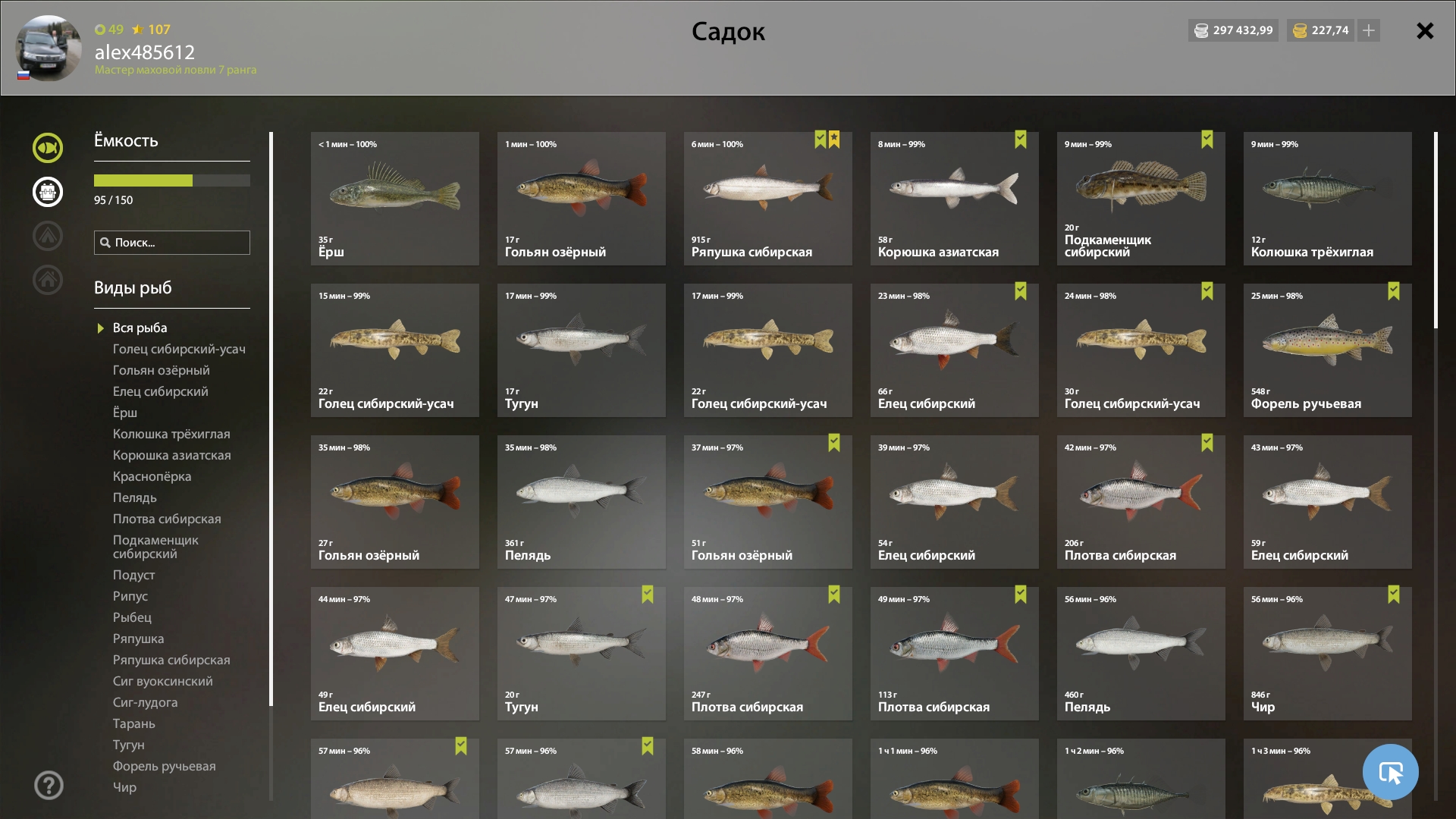Filter by Гольян озёрный species
The width and height of the screenshot is (1456, 819).
tap(161, 370)
